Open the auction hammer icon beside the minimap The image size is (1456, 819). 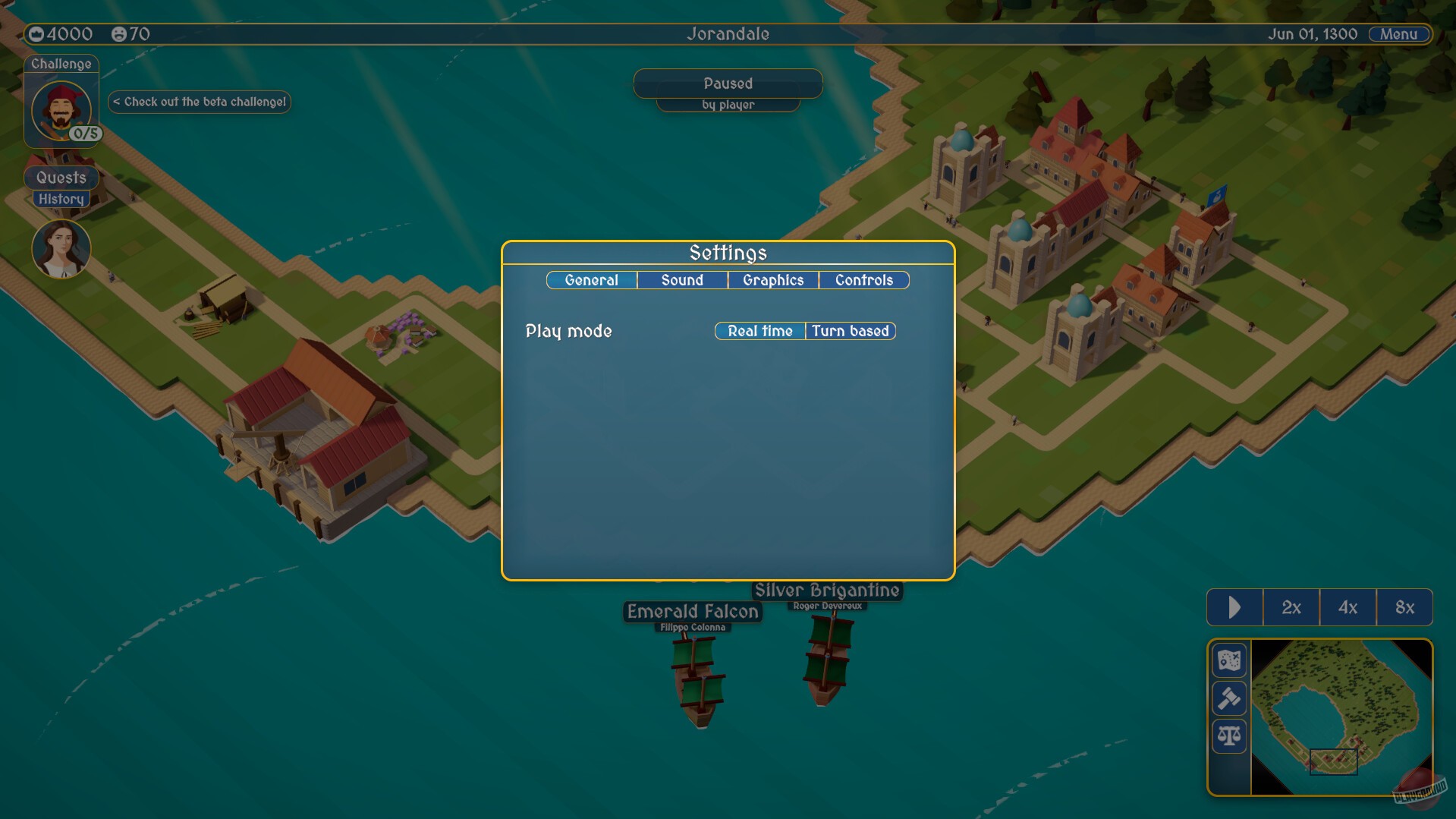coord(1229,698)
